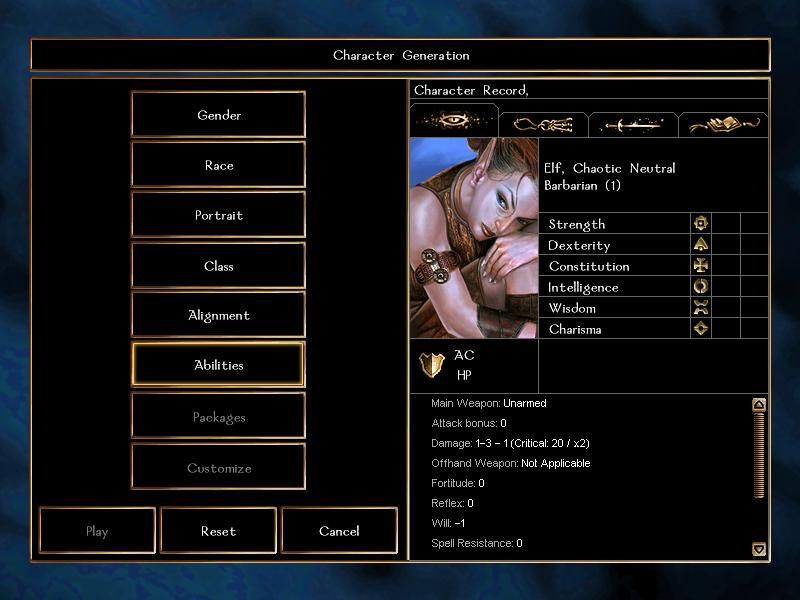
Task: Choose the Race option
Action: [x=218, y=165]
